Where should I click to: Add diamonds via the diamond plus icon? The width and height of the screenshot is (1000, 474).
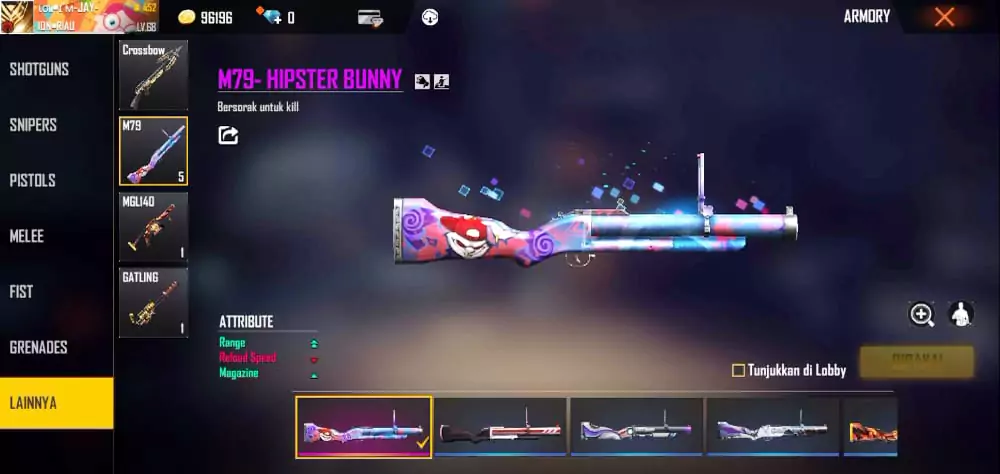coord(268,17)
